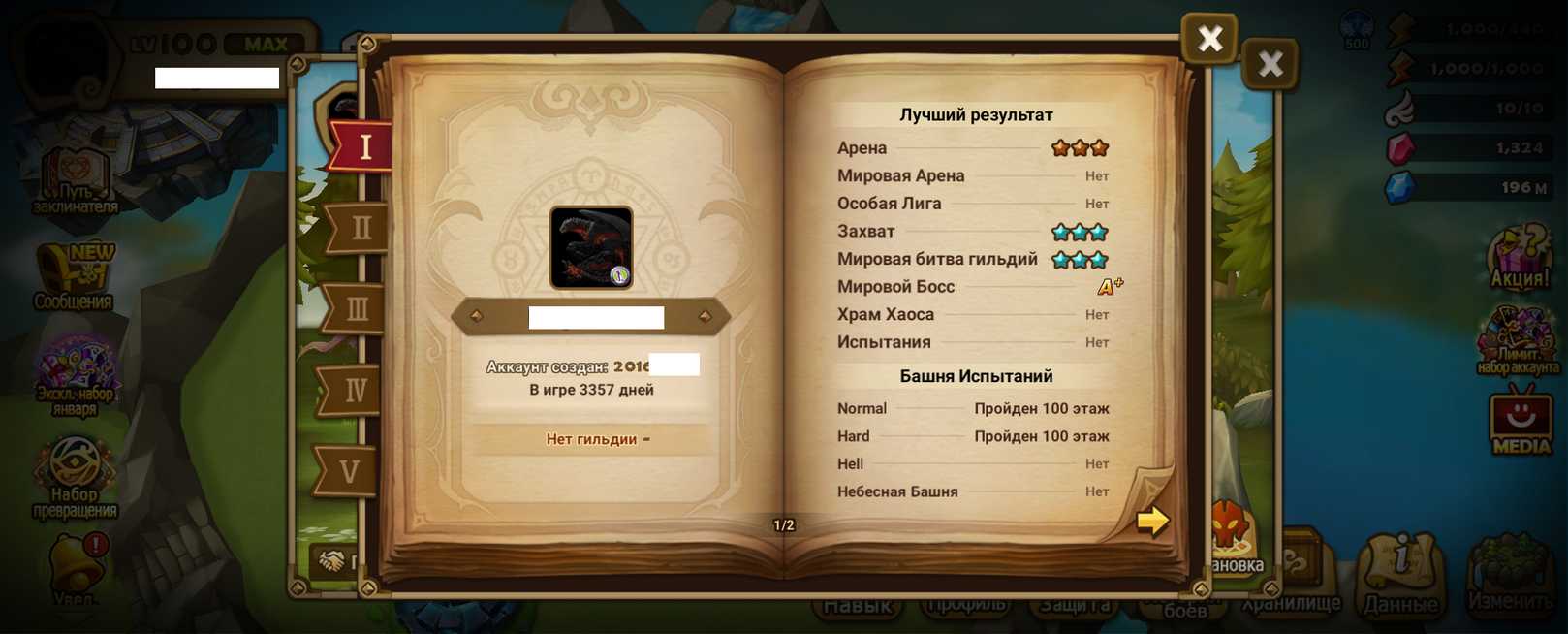Open the 'Данные' info scroll
This screenshot has height=634, width=1568.
coord(1400,574)
